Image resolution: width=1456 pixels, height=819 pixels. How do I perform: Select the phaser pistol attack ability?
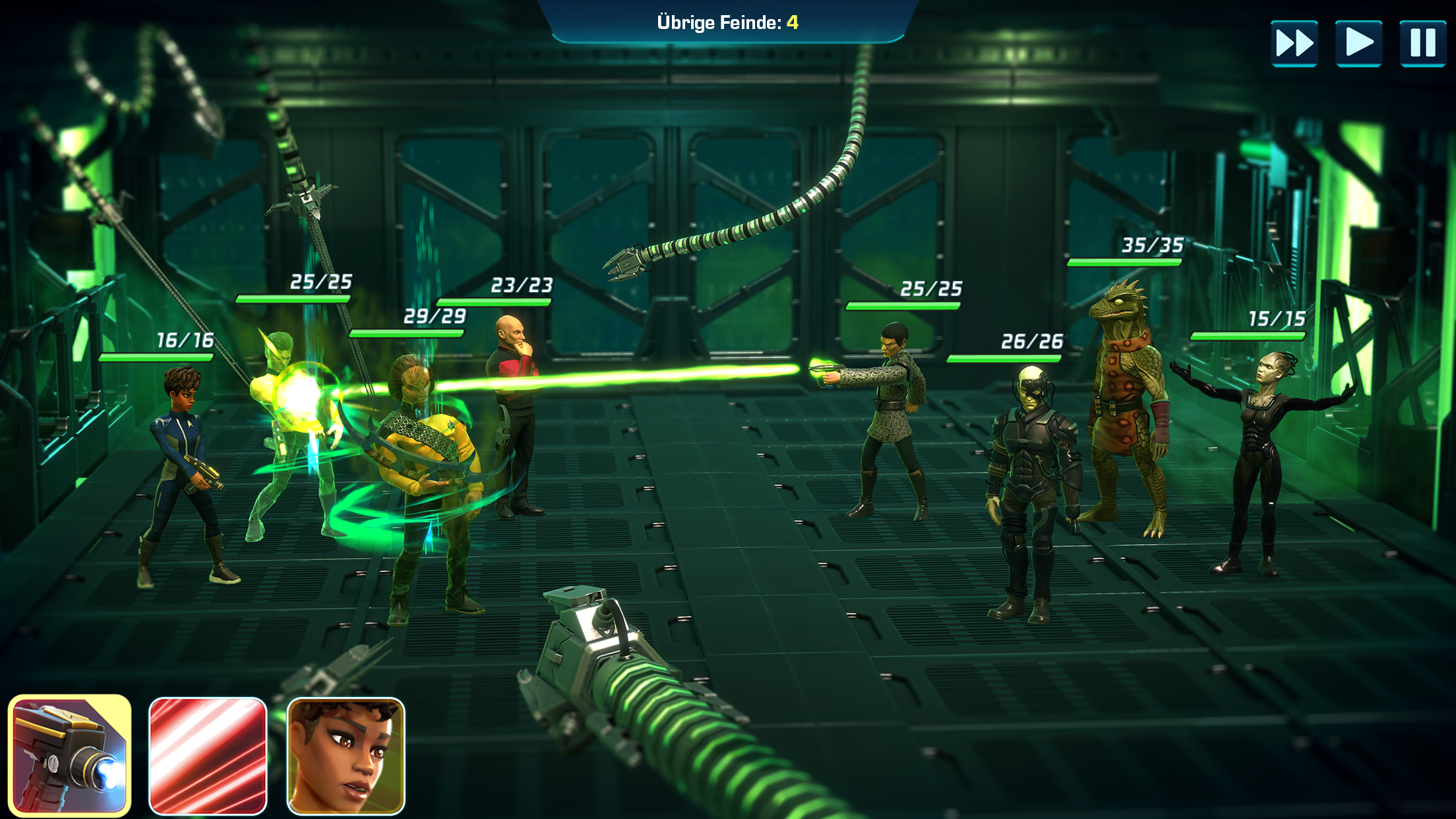(x=69, y=756)
